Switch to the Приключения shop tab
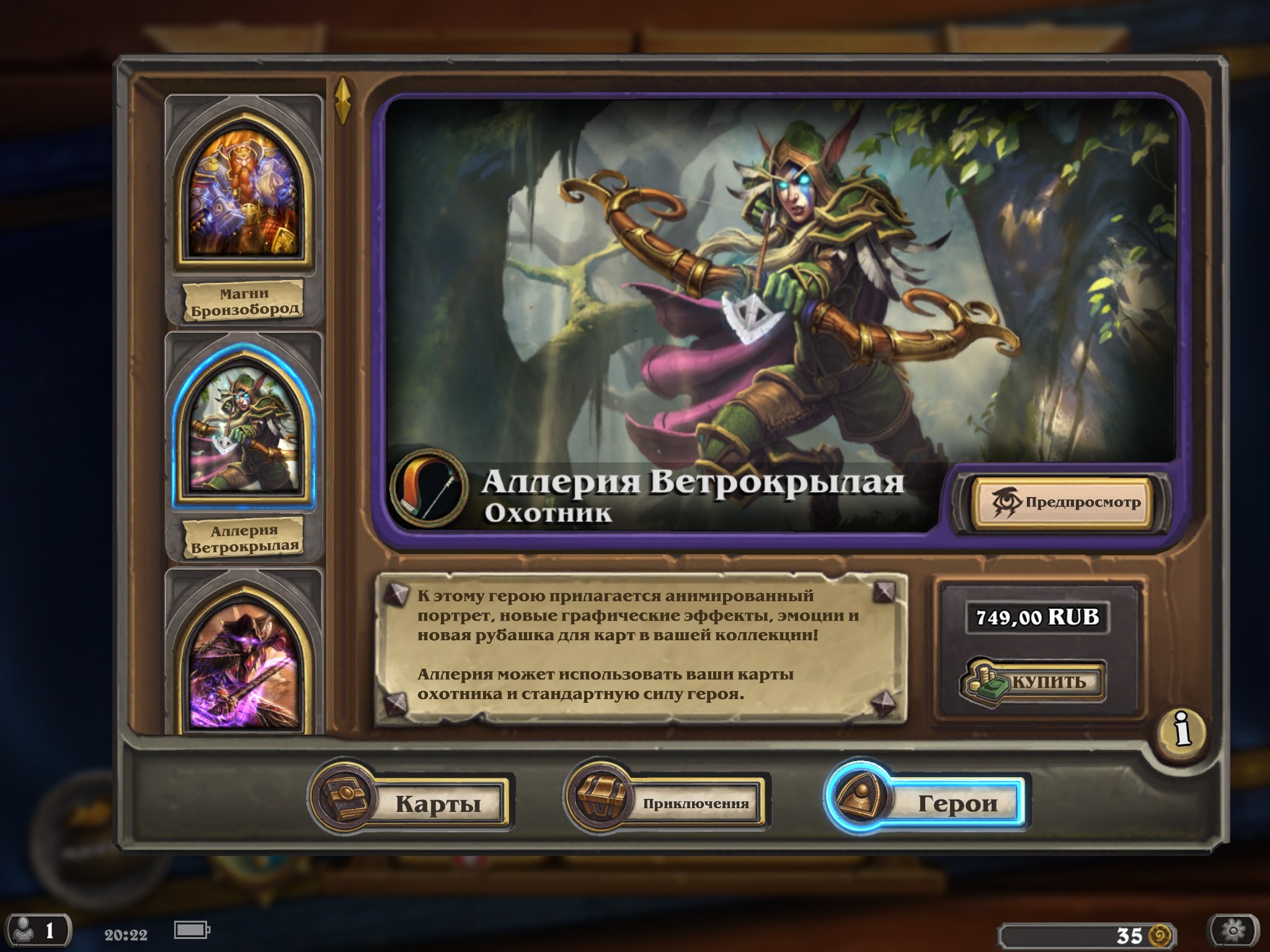This screenshot has height=952, width=1270. pos(667,802)
